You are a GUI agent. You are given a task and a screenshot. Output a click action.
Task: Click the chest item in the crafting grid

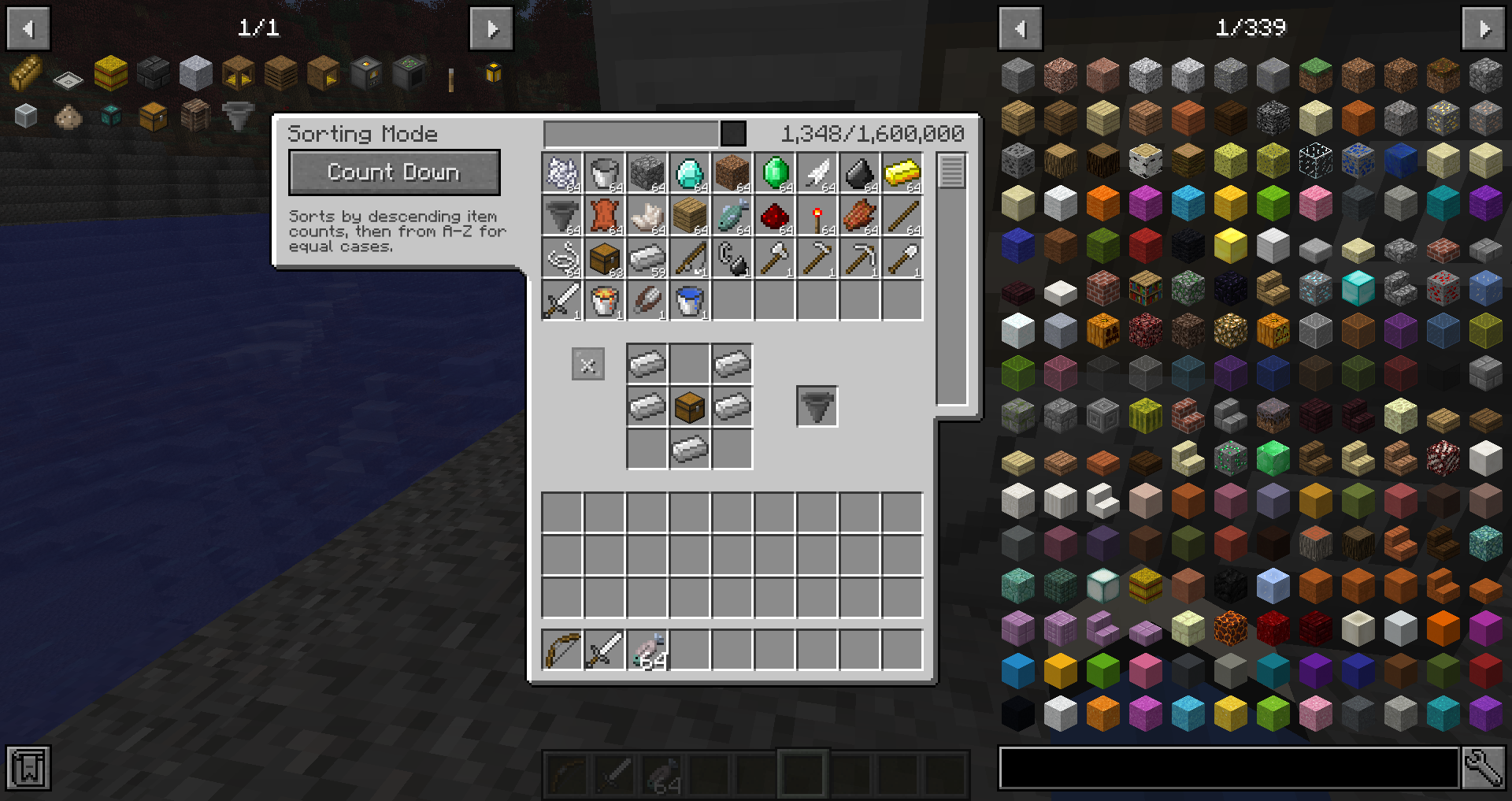pos(690,406)
